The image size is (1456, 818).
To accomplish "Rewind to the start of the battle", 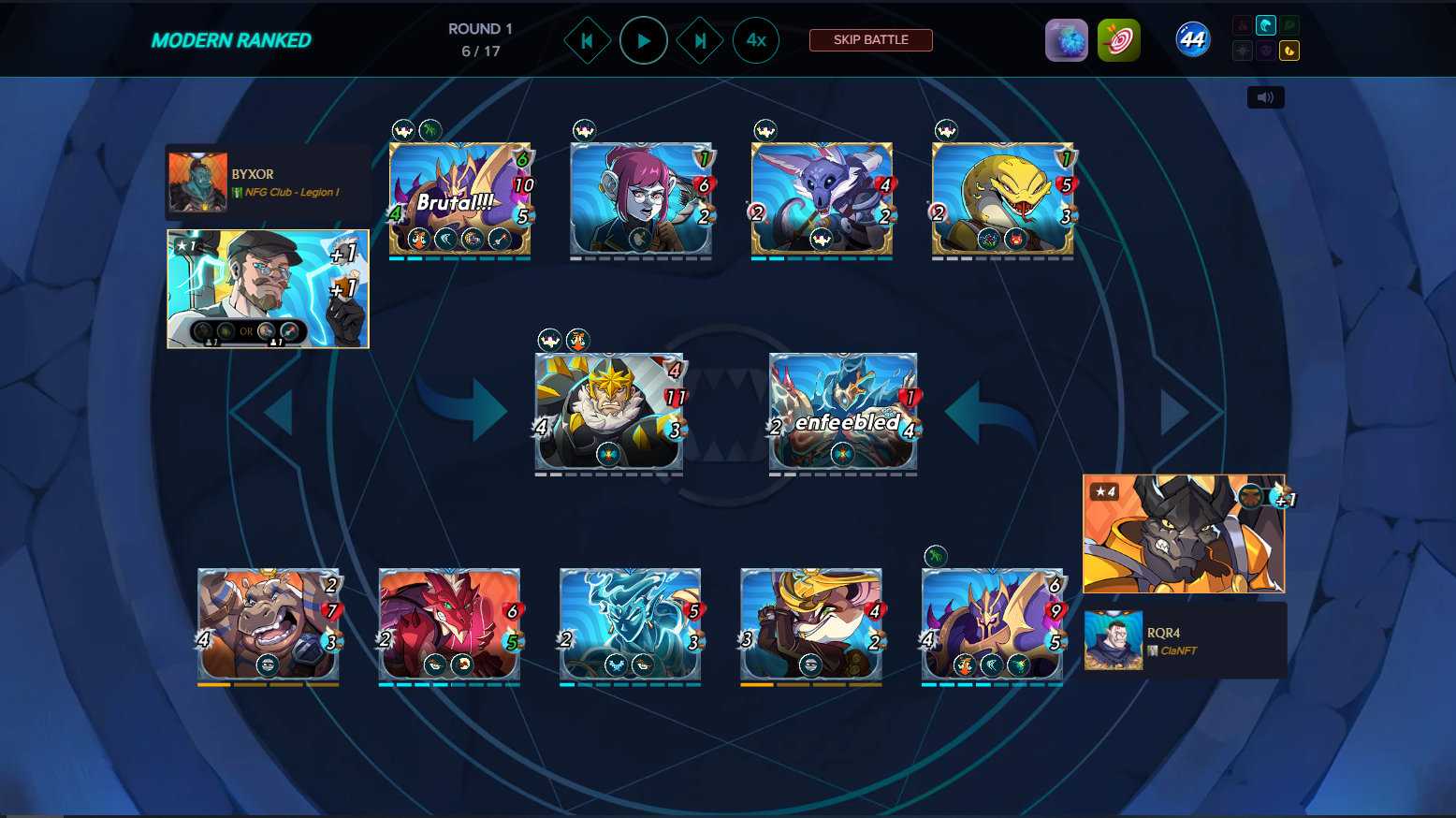I will (x=588, y=39).
